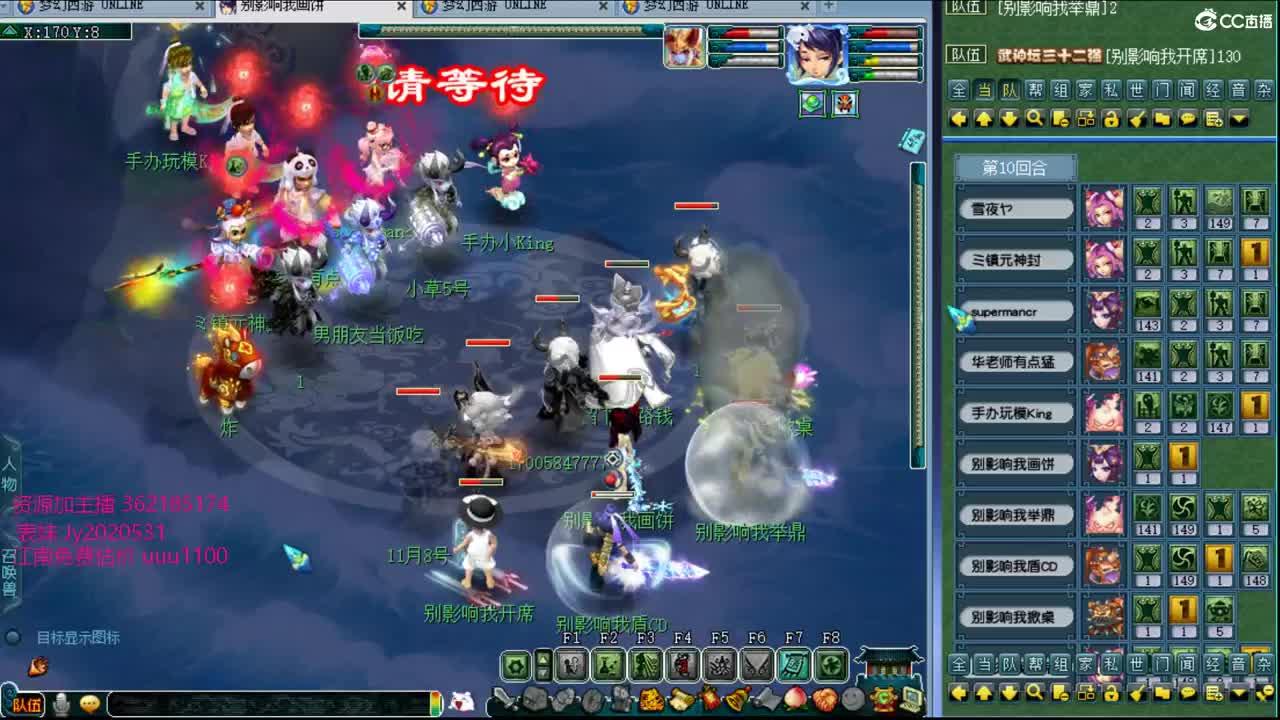Toggle the 目标显示图标 option at bottom left
1280x720 pixels.
click(x=12, y=638)
